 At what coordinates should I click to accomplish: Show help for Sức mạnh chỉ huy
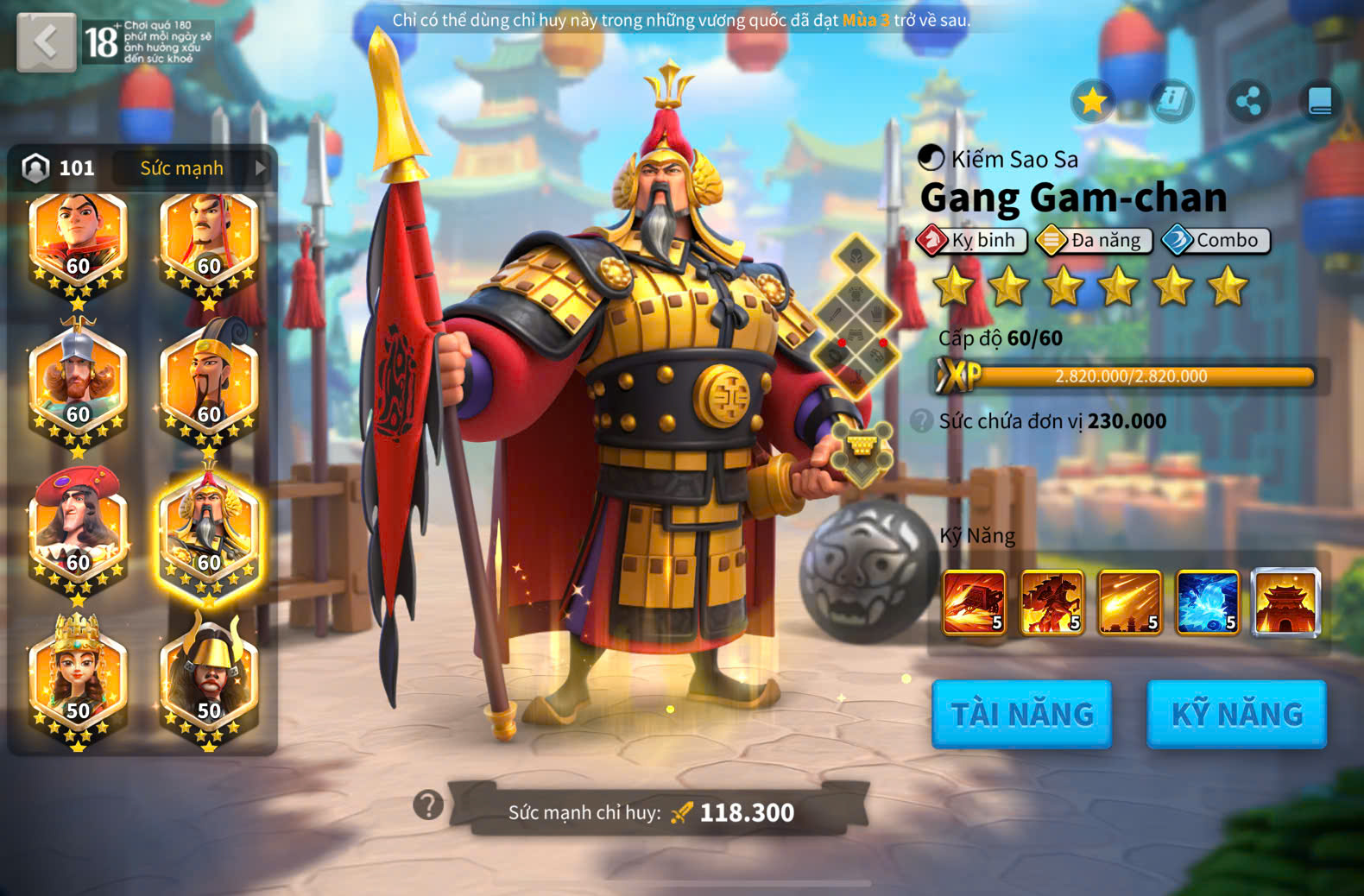coord(428,805)
